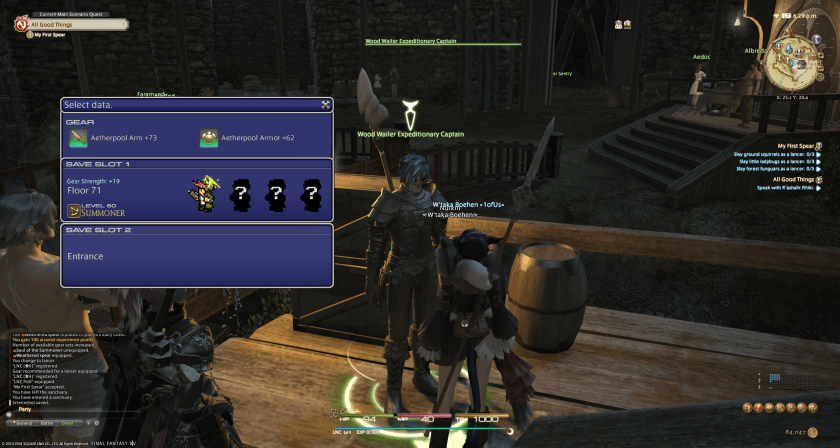840x448 pixels.
Task: Switch to the Event chat tab
Action: coord(68,423)
